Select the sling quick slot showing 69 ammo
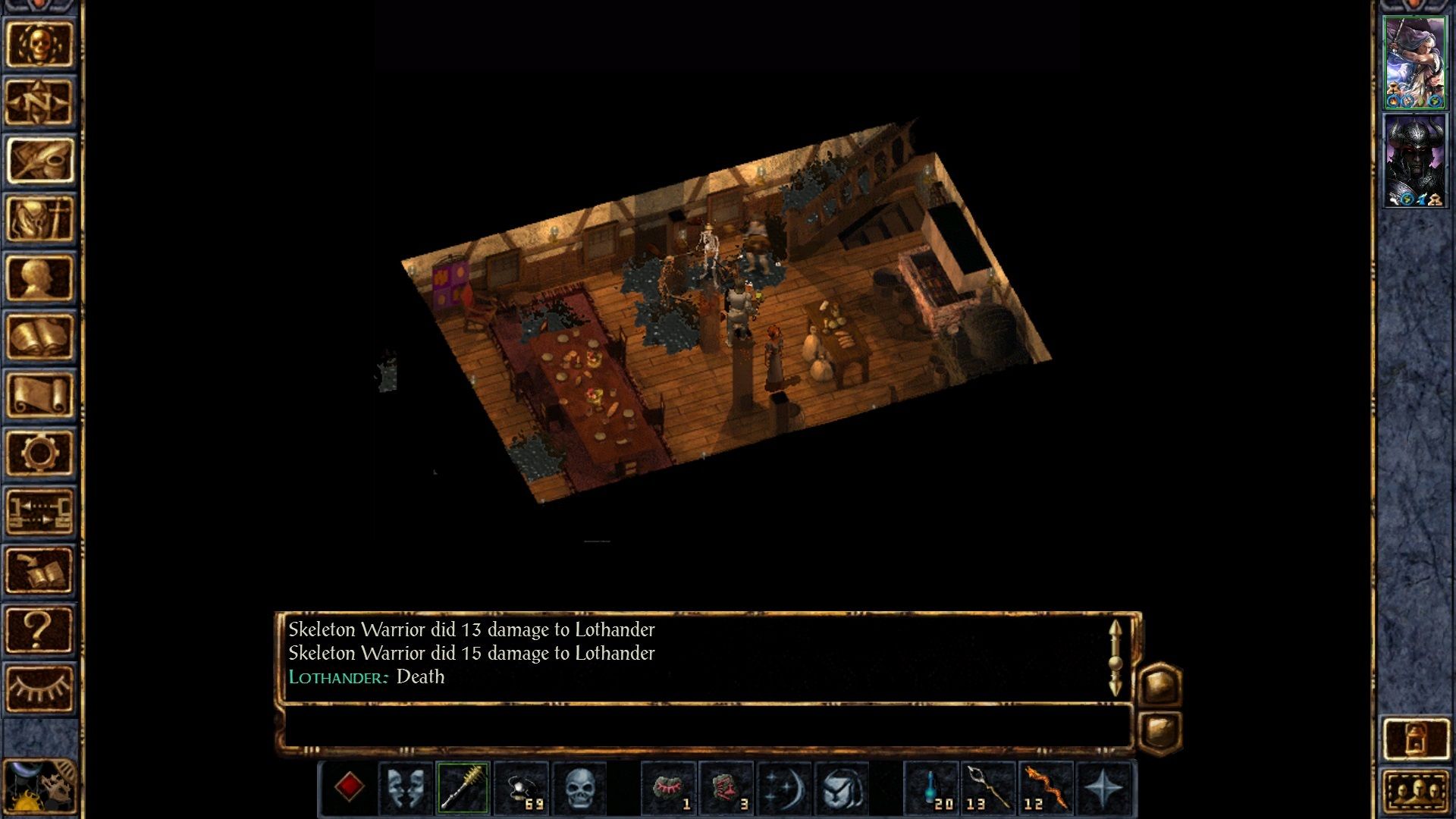1456x819 pixels. 522,789
